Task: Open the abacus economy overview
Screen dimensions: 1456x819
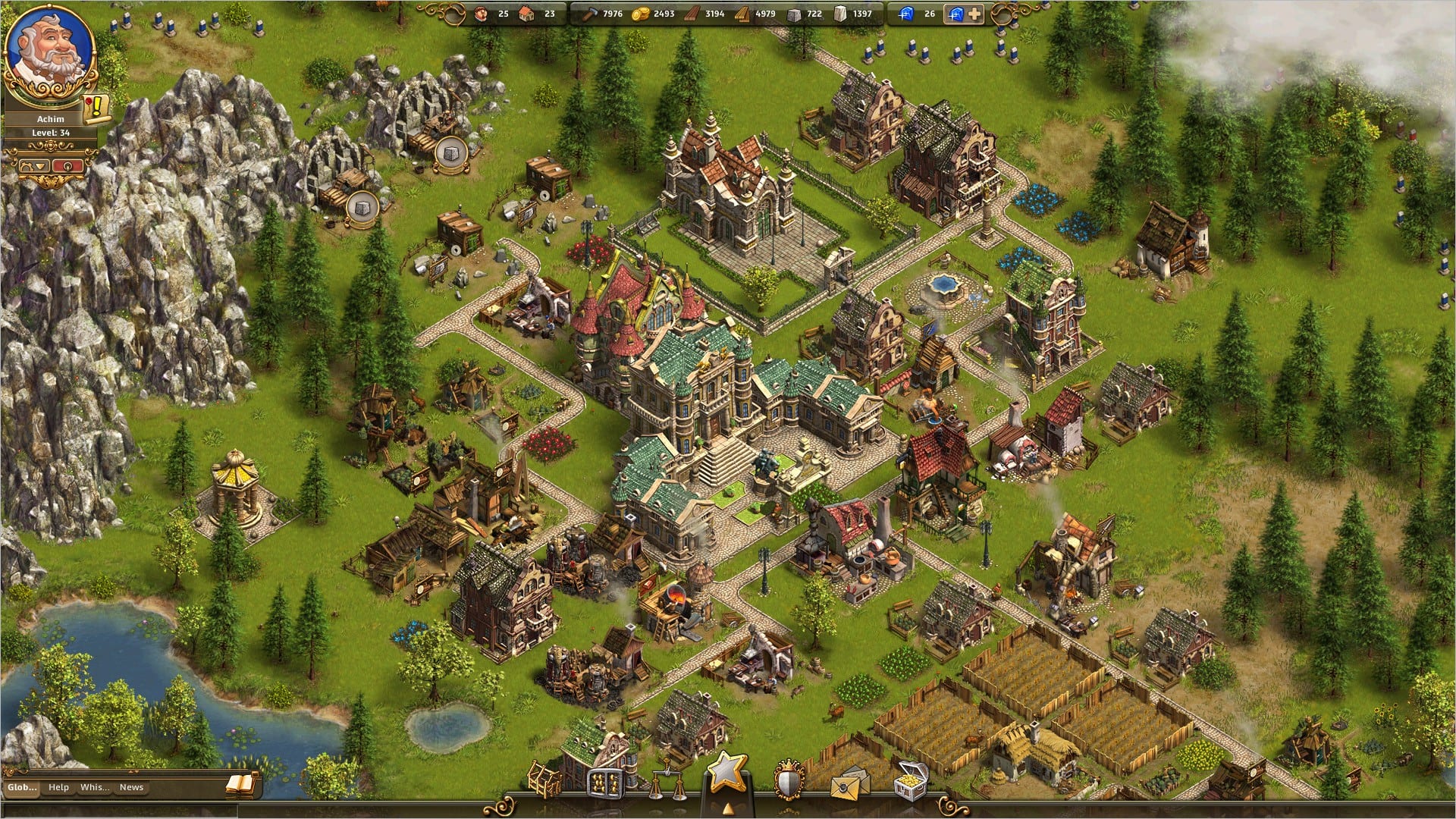Action: click(x=605, y=781)
